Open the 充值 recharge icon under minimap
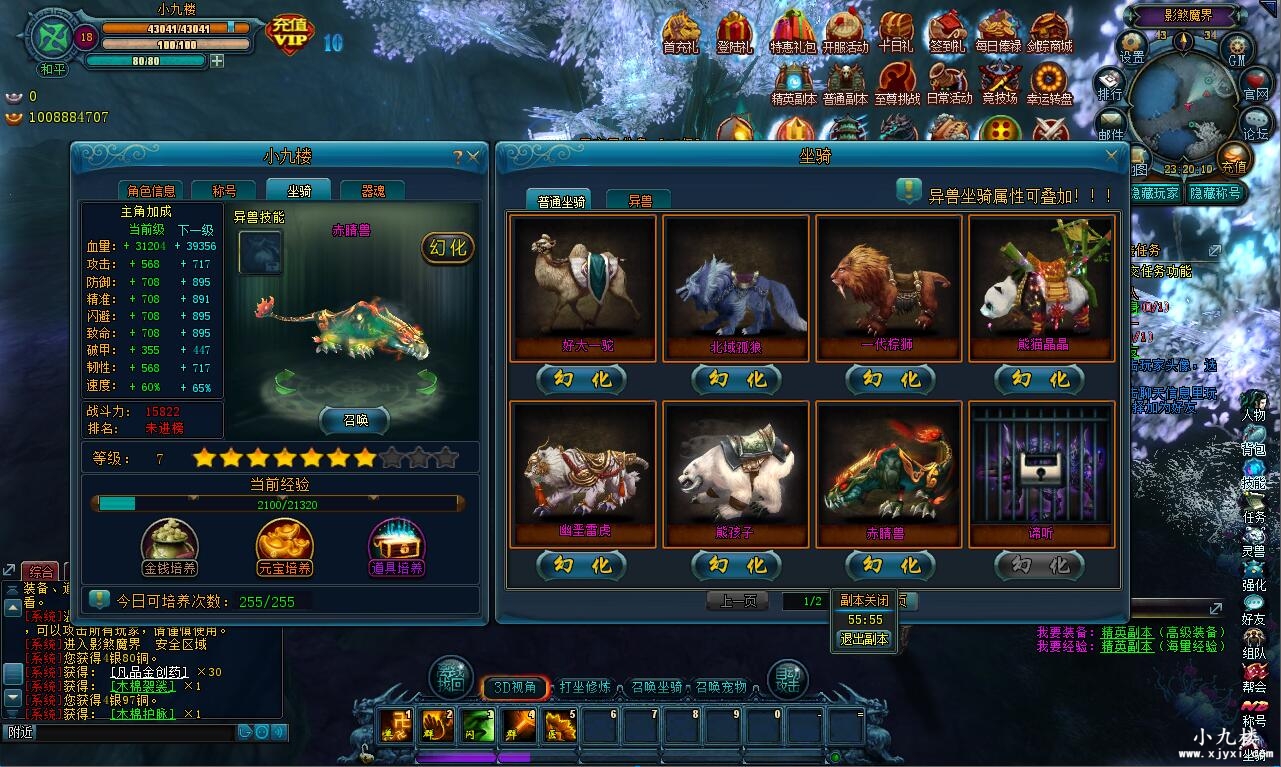The width and height of the screenshot is (1281, 767). [1234, 160]
